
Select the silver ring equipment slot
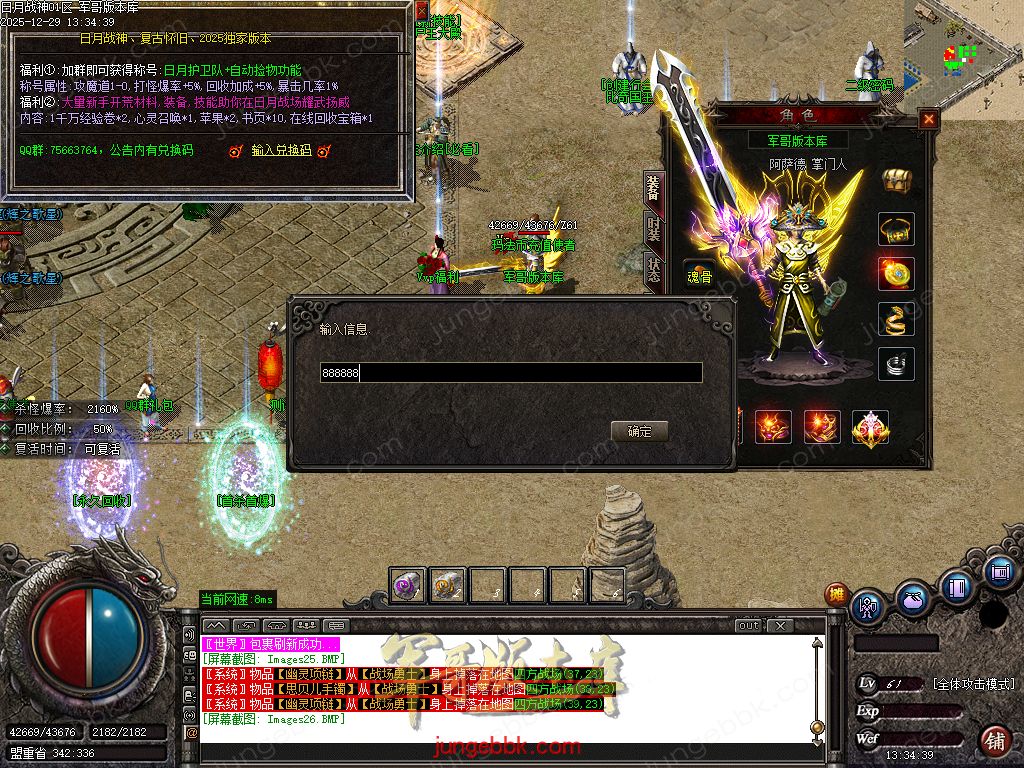click(x=896, y=364)
